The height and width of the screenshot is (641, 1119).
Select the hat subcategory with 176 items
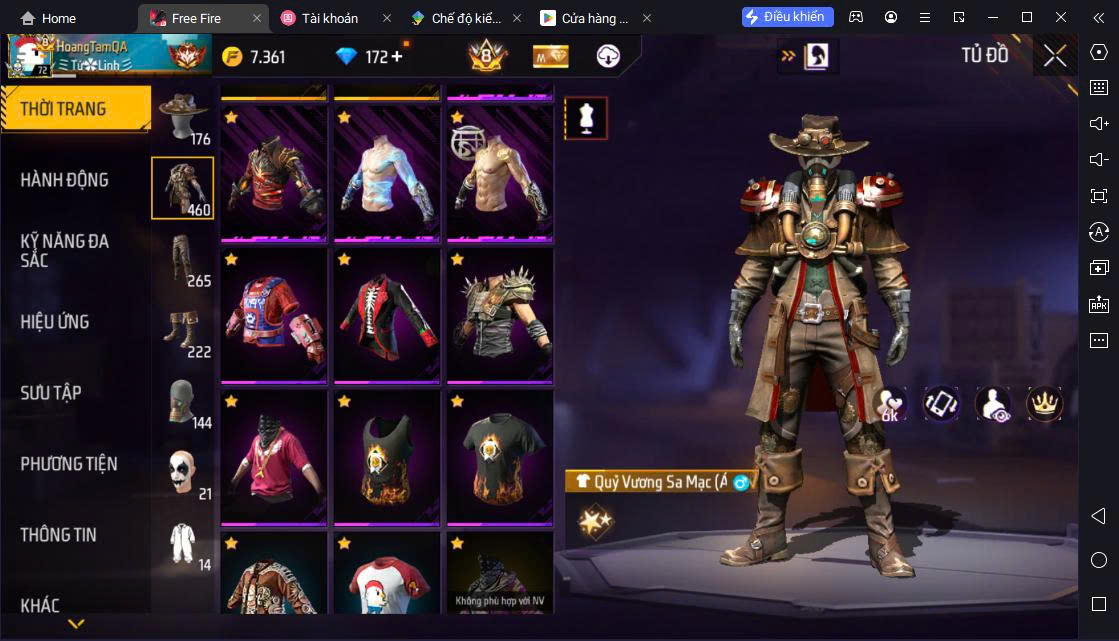click(182, 118)
